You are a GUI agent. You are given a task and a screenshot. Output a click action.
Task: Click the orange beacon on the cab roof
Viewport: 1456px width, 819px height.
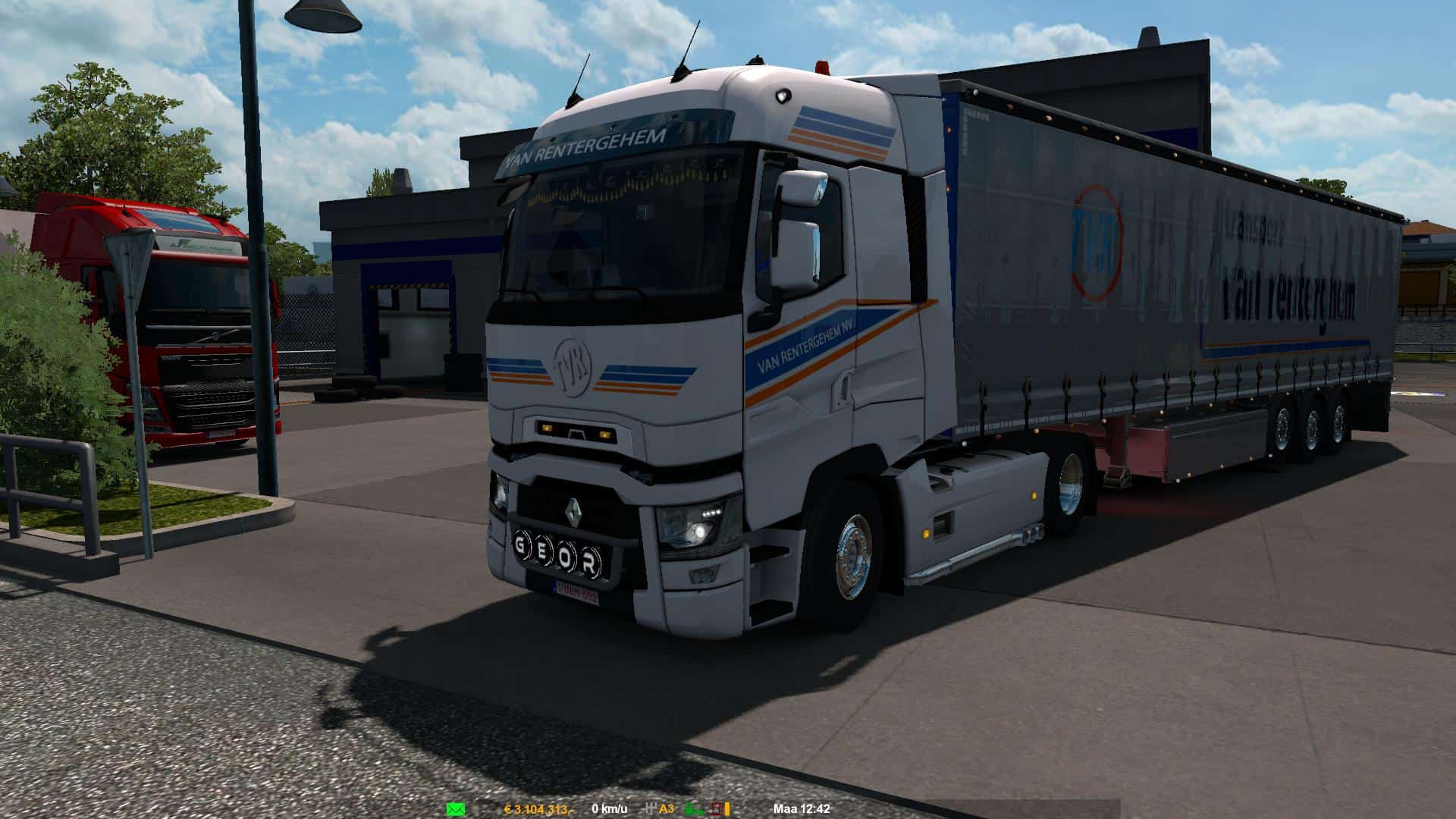coord(824,64)
